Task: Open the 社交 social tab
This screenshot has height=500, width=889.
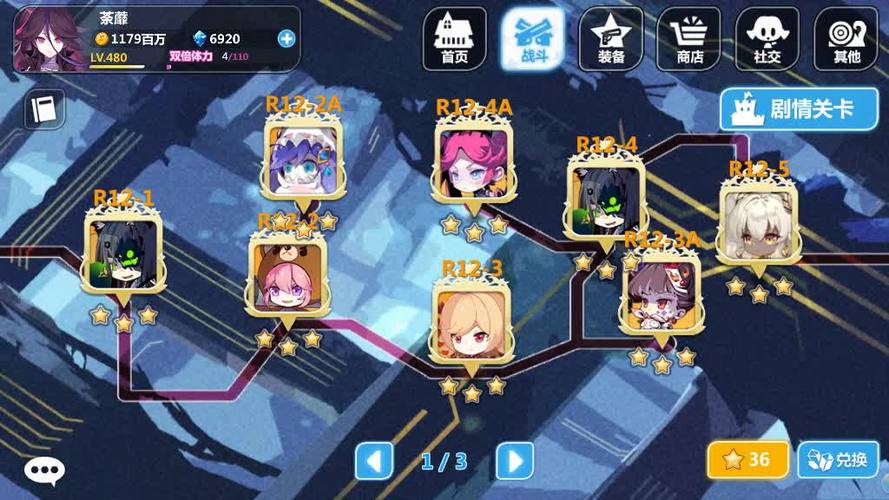Action: [767, 40]
